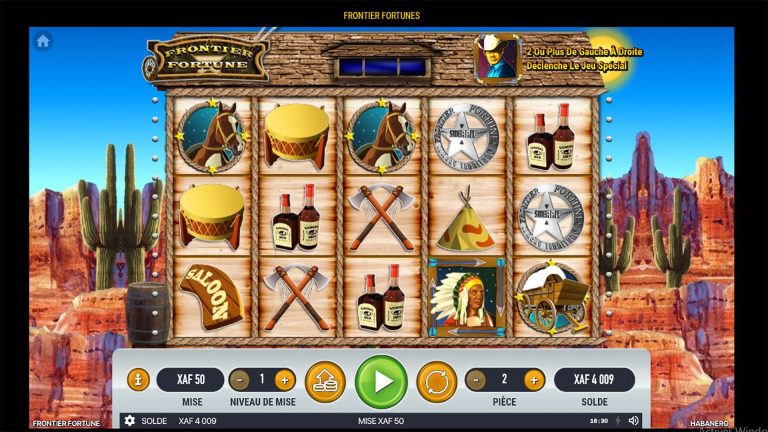The image size is (768, 432).
Task: Decrease the Pièce coin value
Action: (x=476, y=380)
